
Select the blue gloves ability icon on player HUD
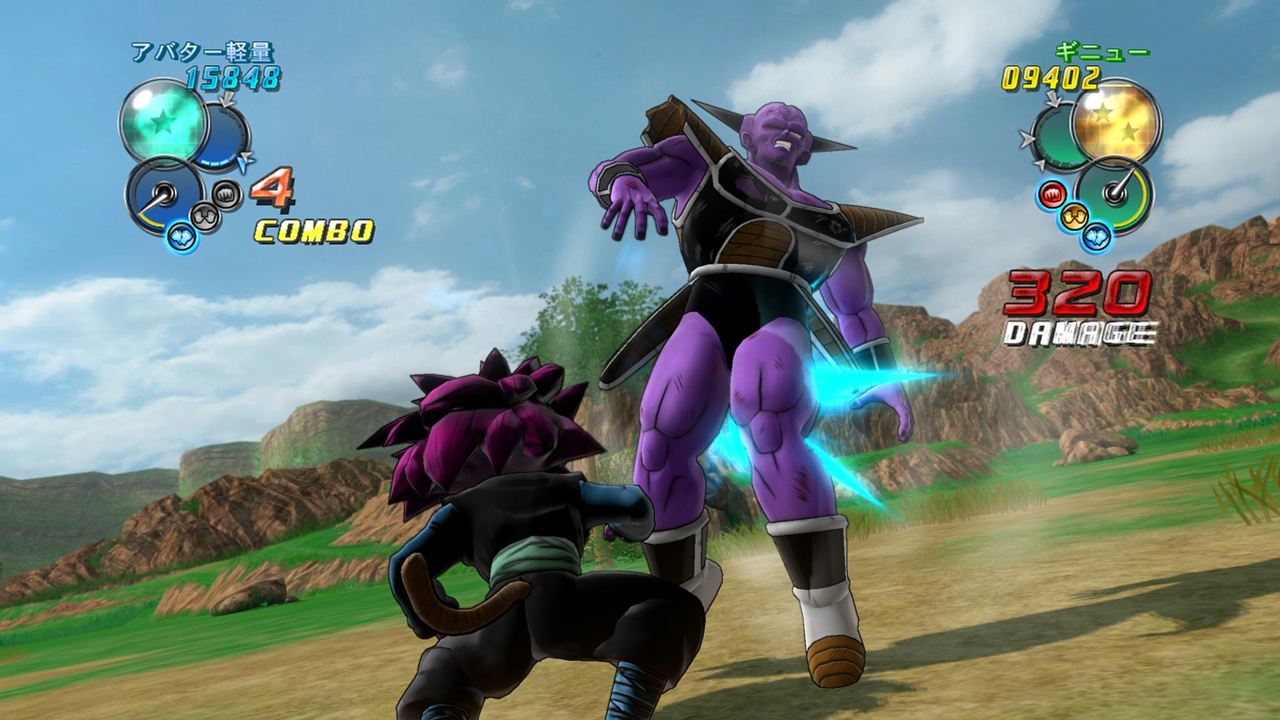point(180,238)
